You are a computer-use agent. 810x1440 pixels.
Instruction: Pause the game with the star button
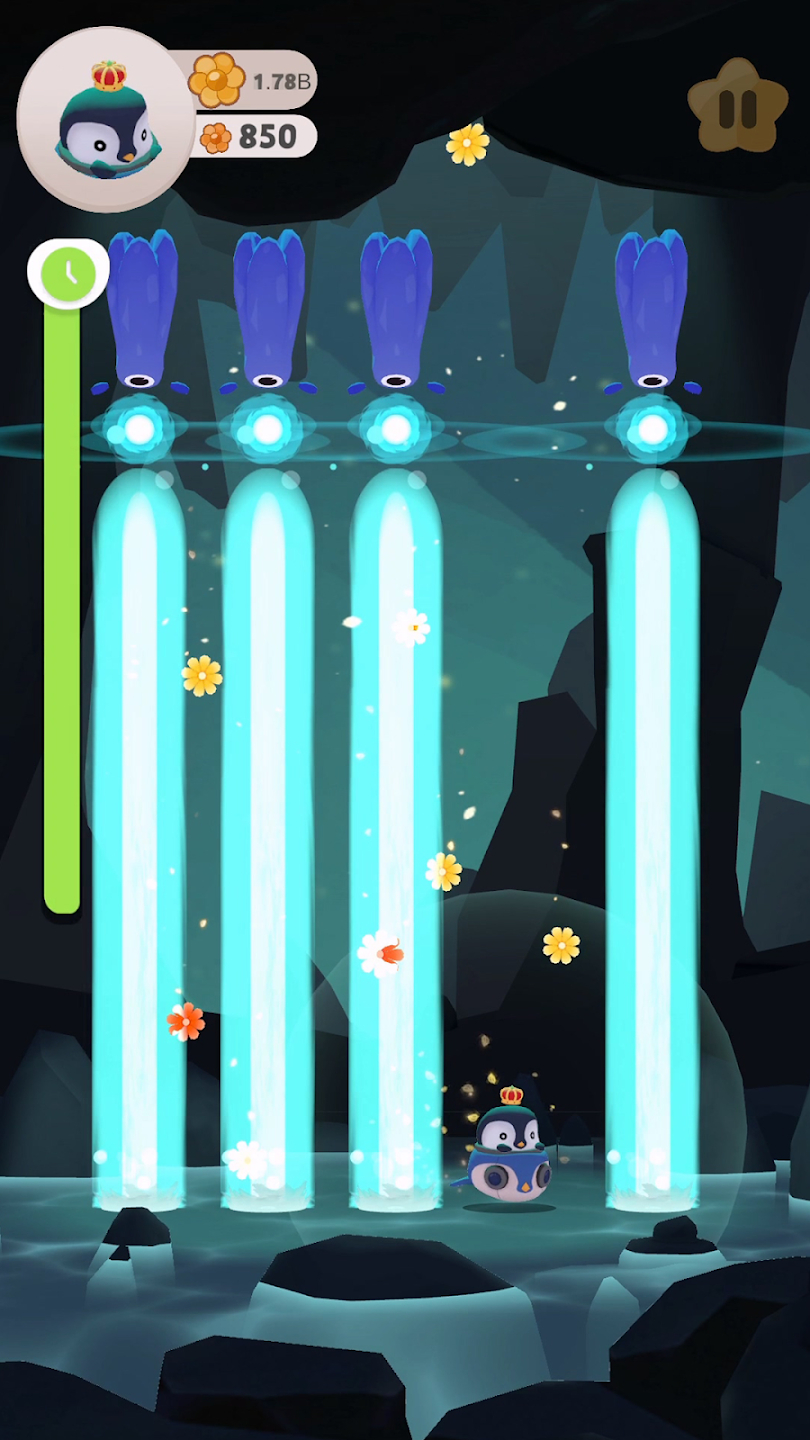(x=738, y=107)
